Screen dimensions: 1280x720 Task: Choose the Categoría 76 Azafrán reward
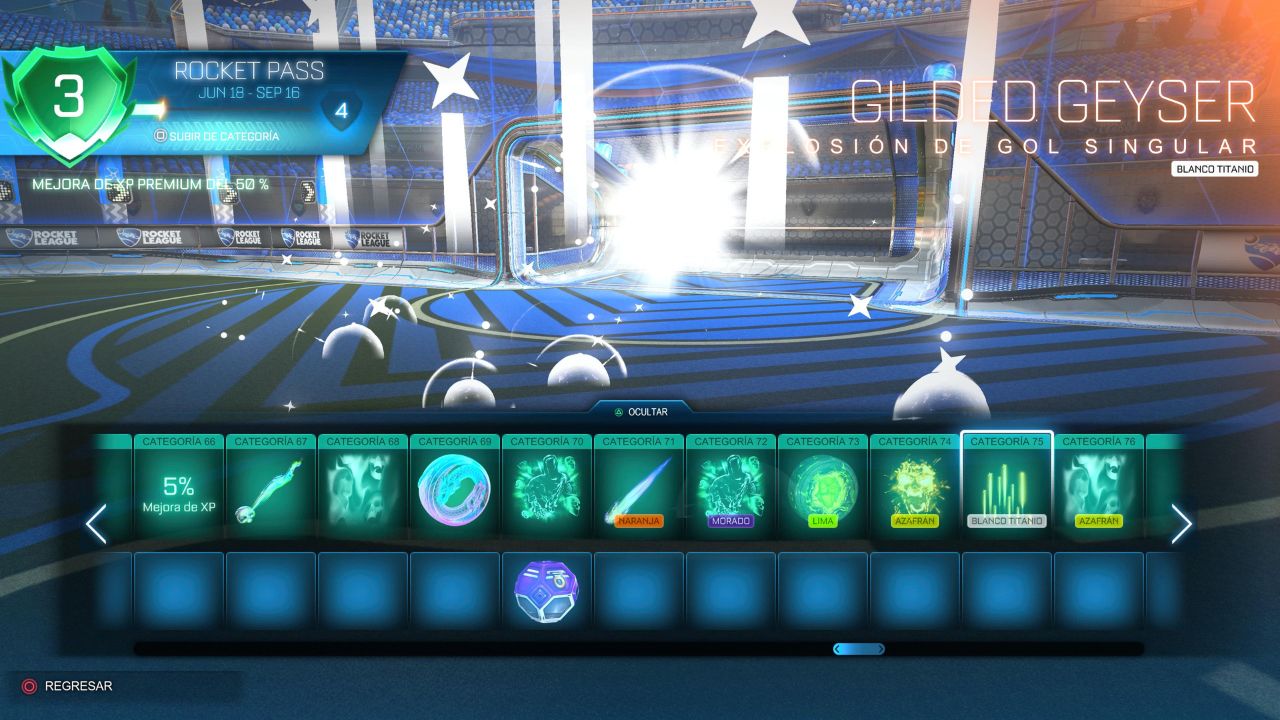[x=1098, y=487]
